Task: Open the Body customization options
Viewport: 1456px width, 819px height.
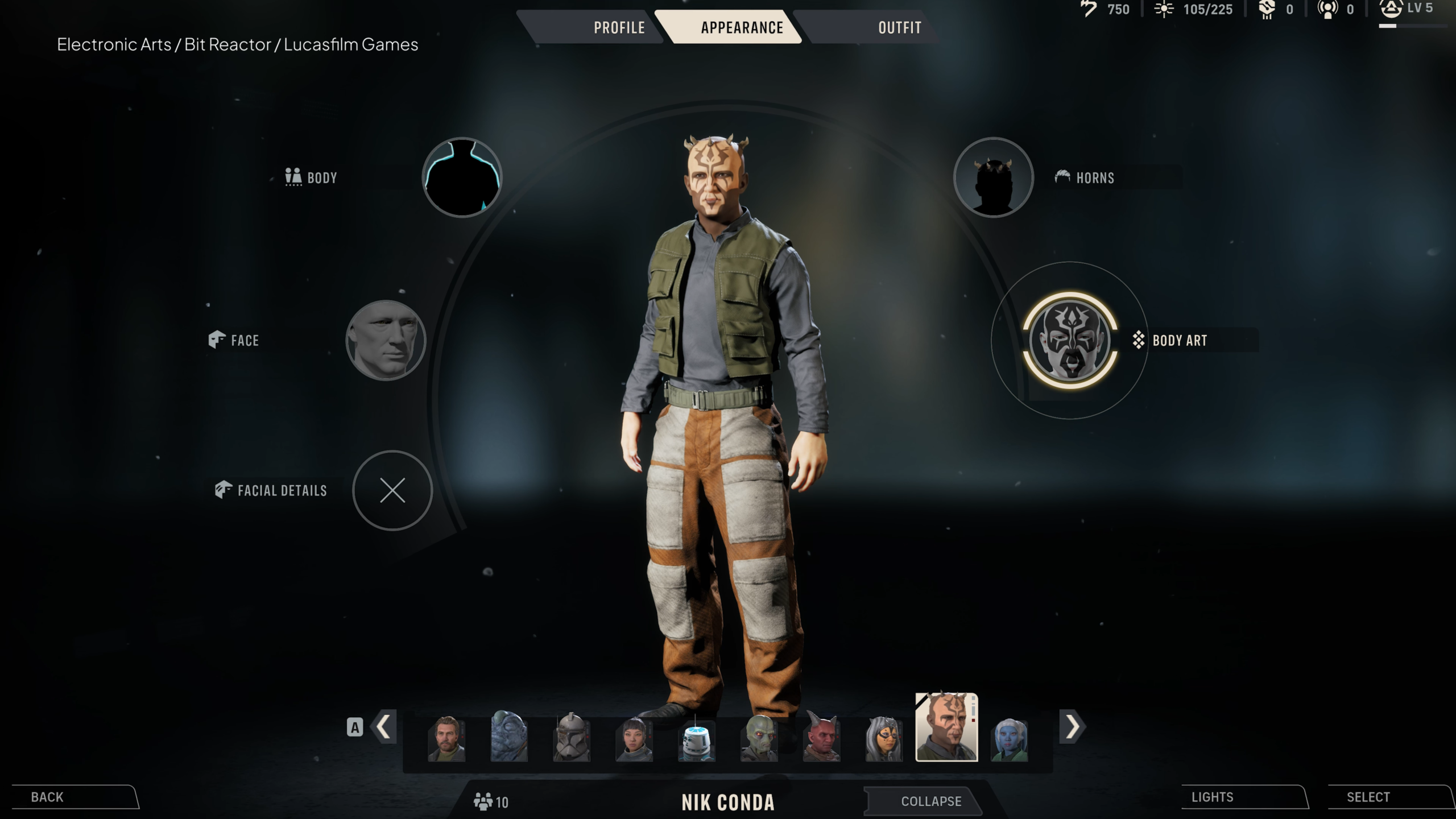Action: point(462,177)
